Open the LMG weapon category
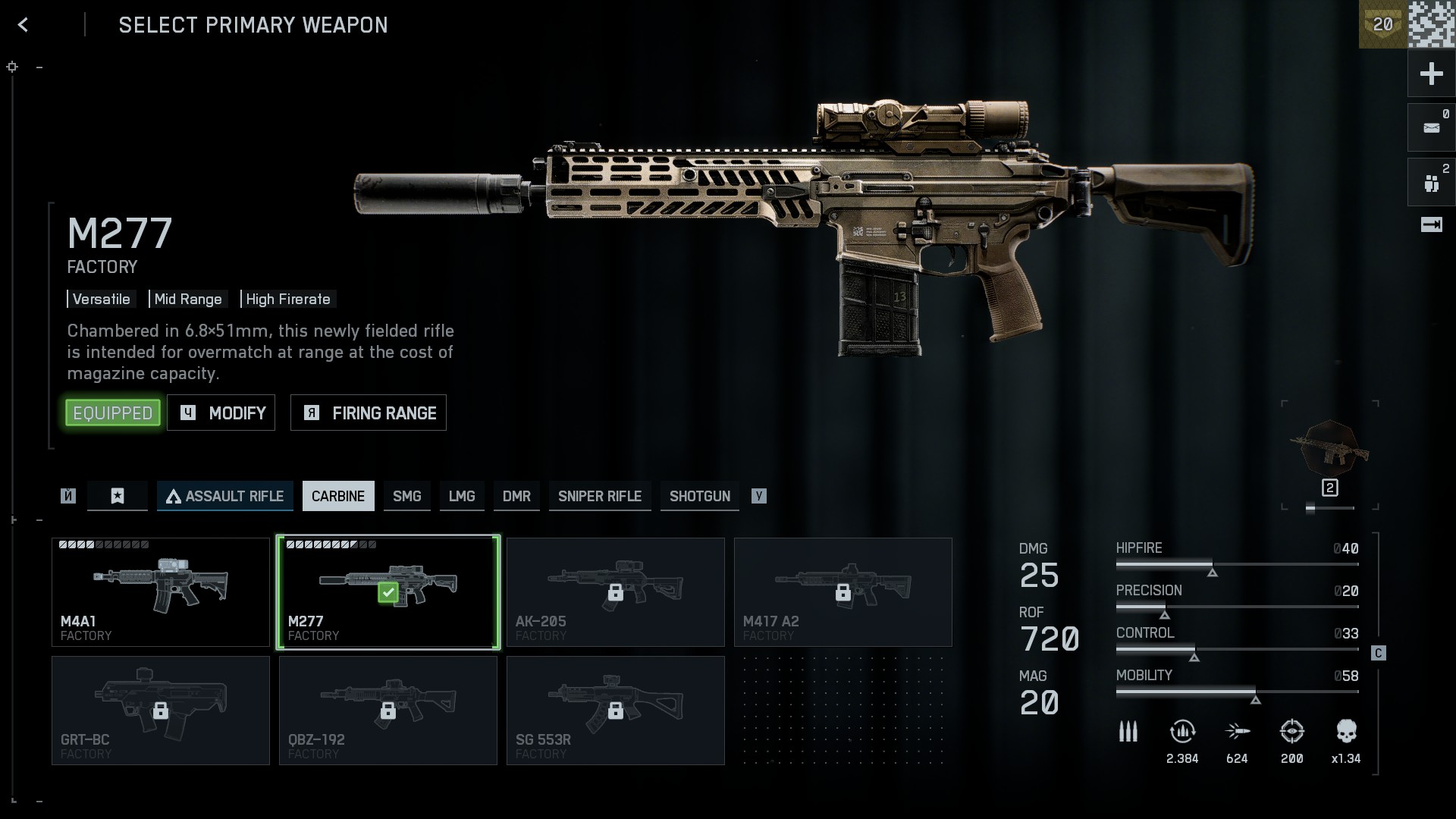This screenshot has height=819, width=1456. pos(462,496)
